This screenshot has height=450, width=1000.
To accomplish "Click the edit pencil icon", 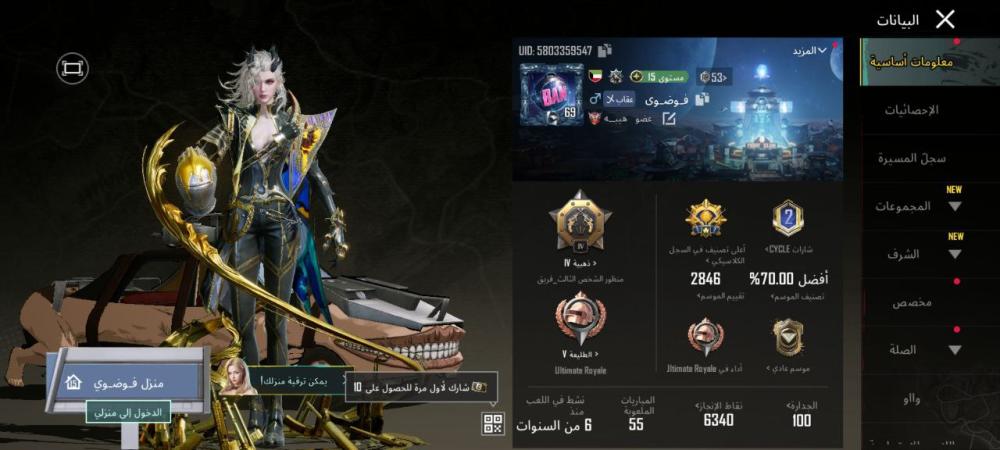I will point(669,118).
